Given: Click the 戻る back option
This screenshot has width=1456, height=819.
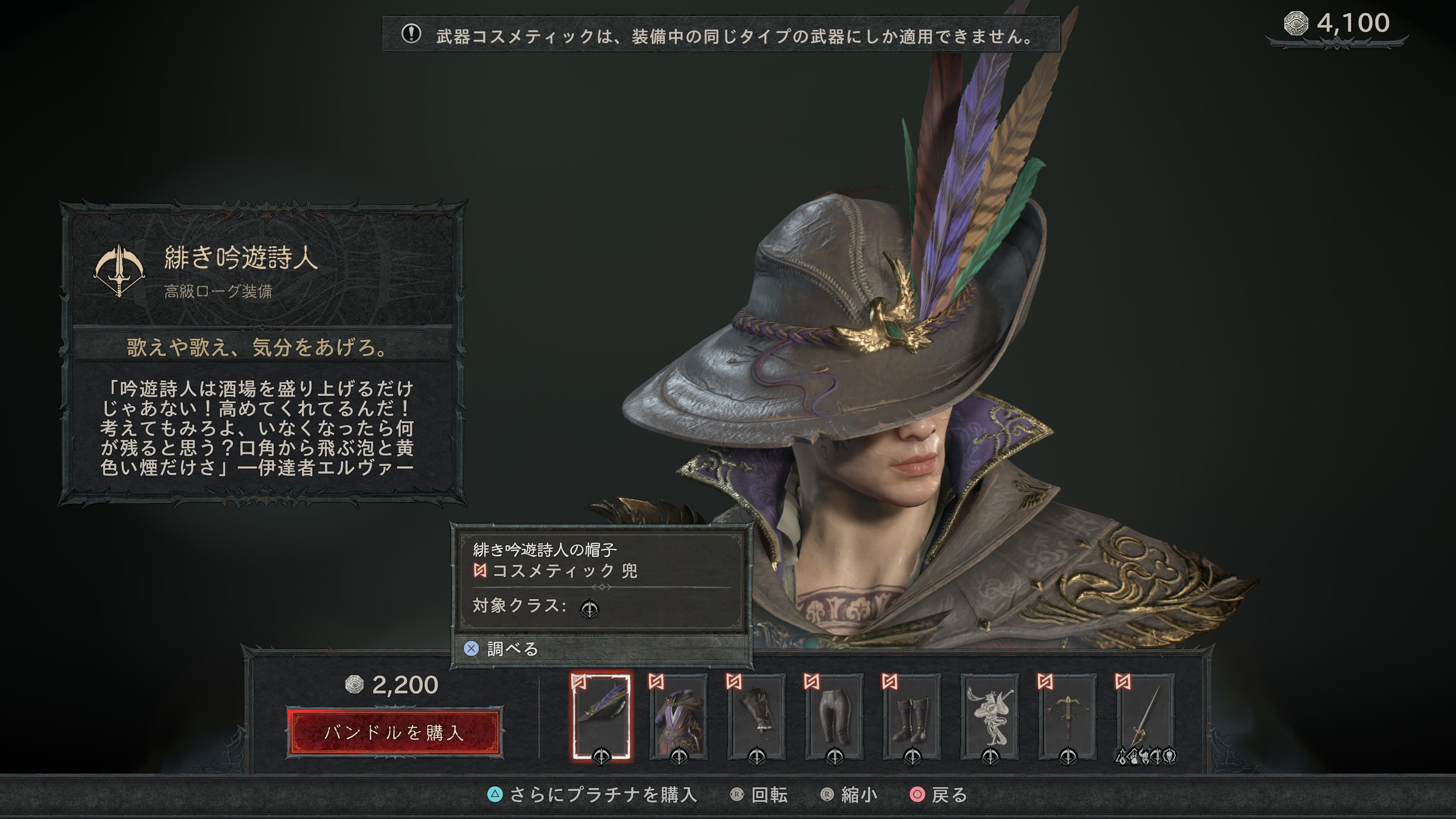Looking at the screenshot, I should tap(939, 795).
